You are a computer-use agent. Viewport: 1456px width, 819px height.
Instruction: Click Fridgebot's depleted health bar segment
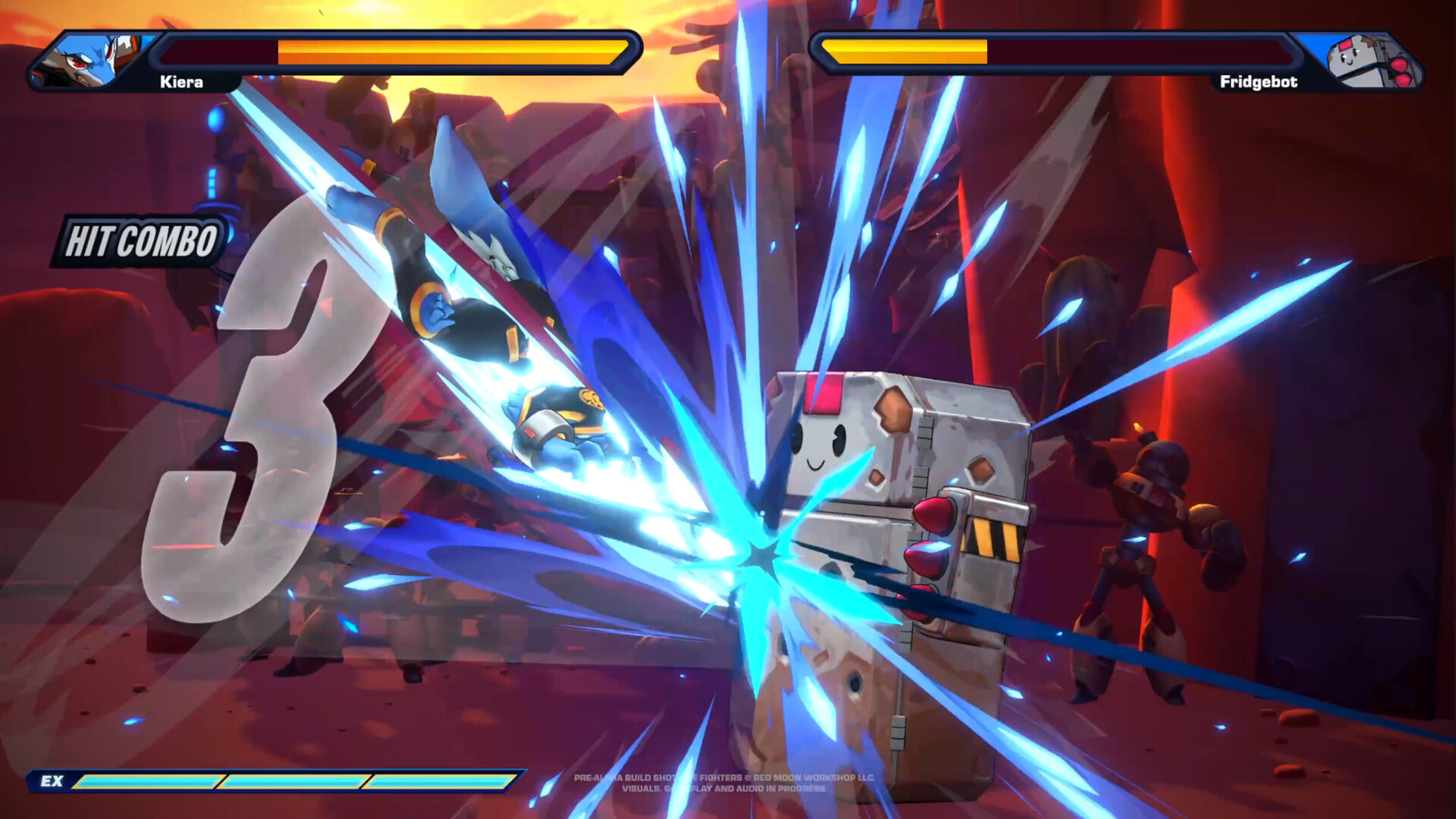(1137, 53)
